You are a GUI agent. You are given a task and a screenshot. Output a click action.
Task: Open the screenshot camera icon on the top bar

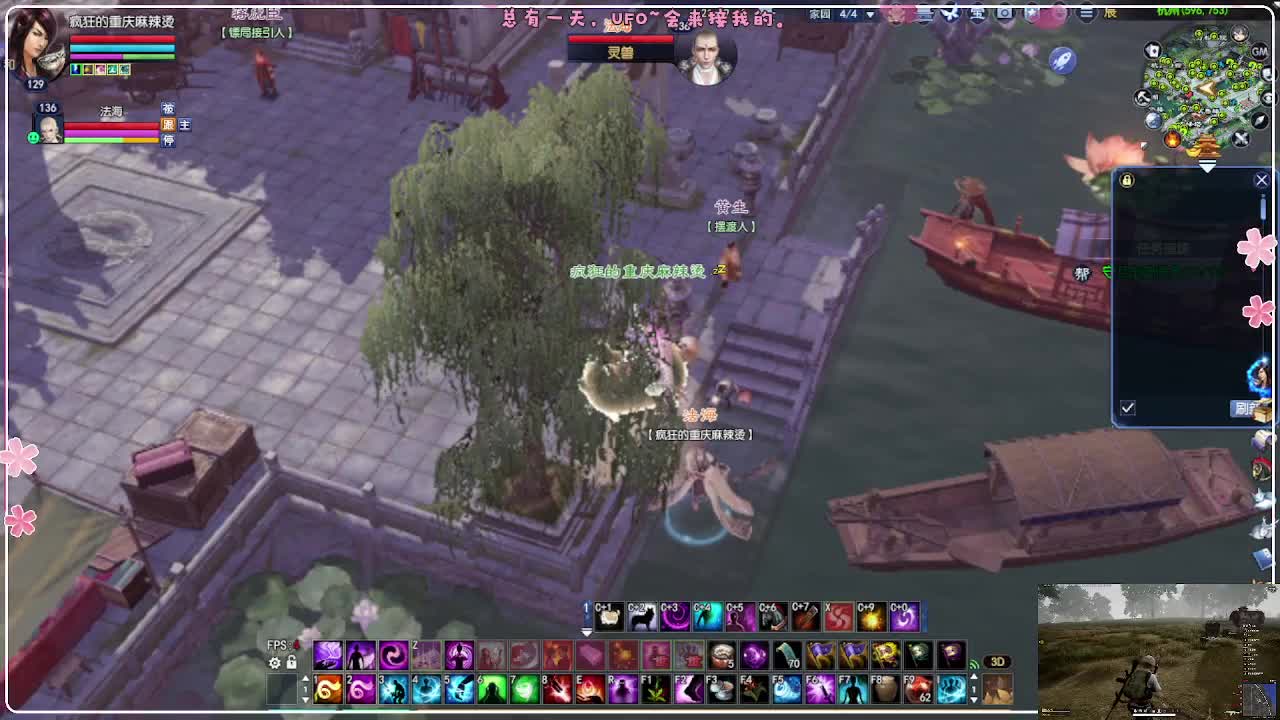coord(1004,15)
